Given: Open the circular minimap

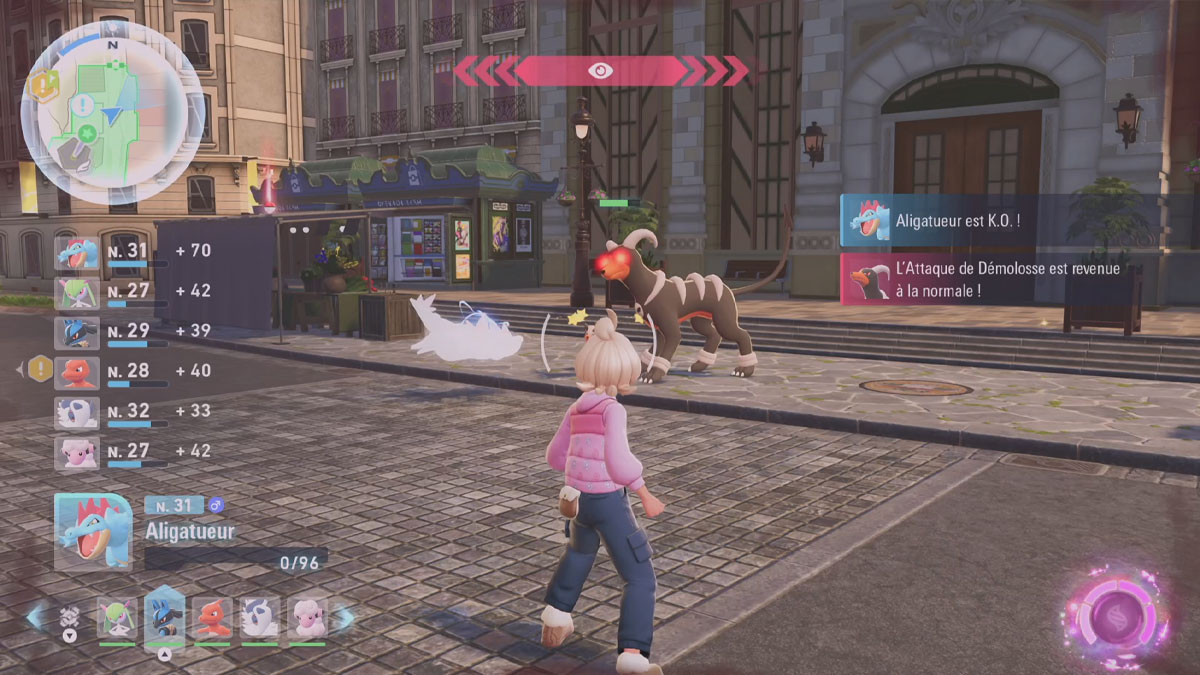Looking at the screenshot, I should pyautogui.click(x=112, y=110).
